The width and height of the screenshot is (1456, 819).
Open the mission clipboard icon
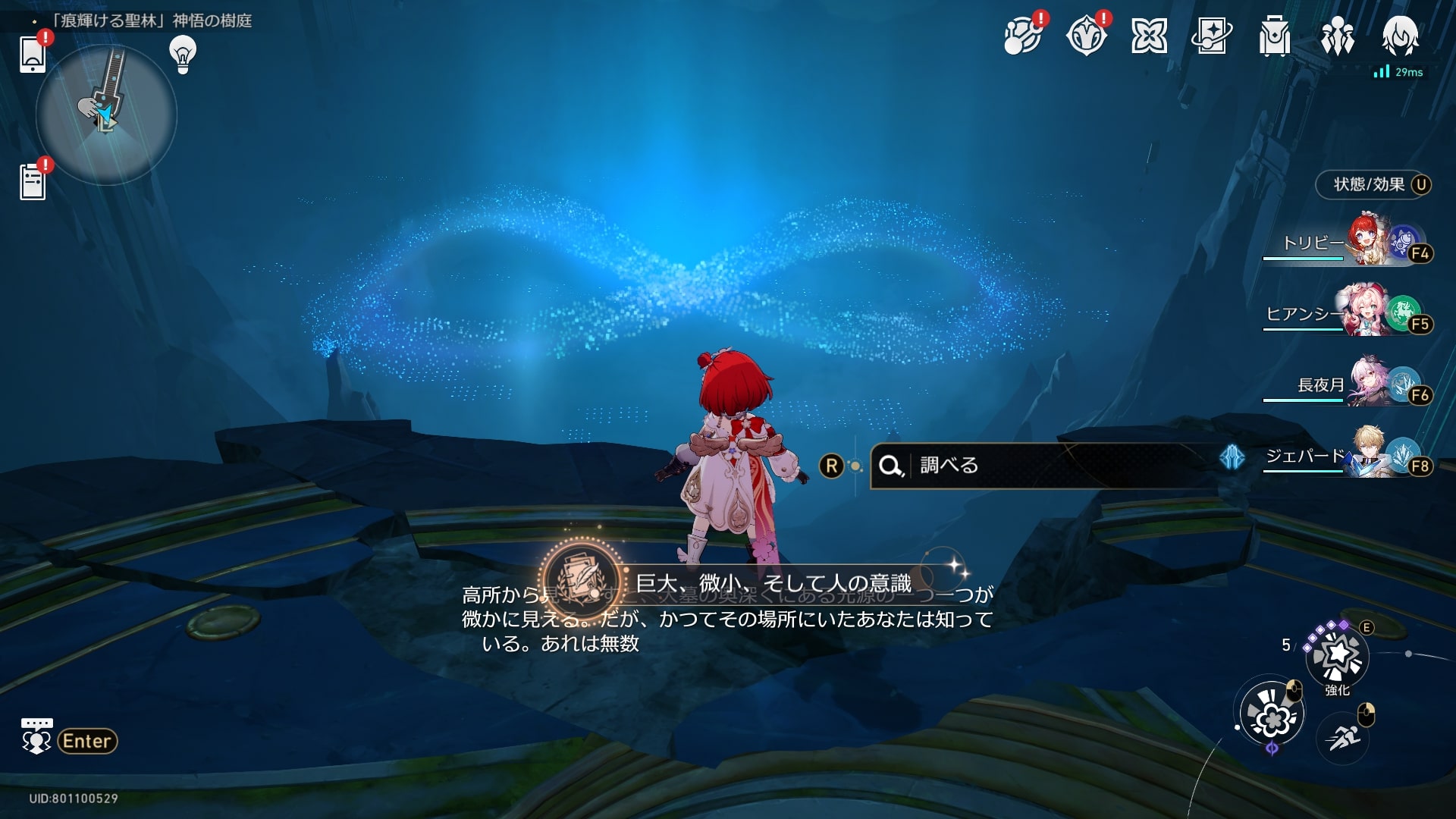pyautogui.click(x=33, y=183)
